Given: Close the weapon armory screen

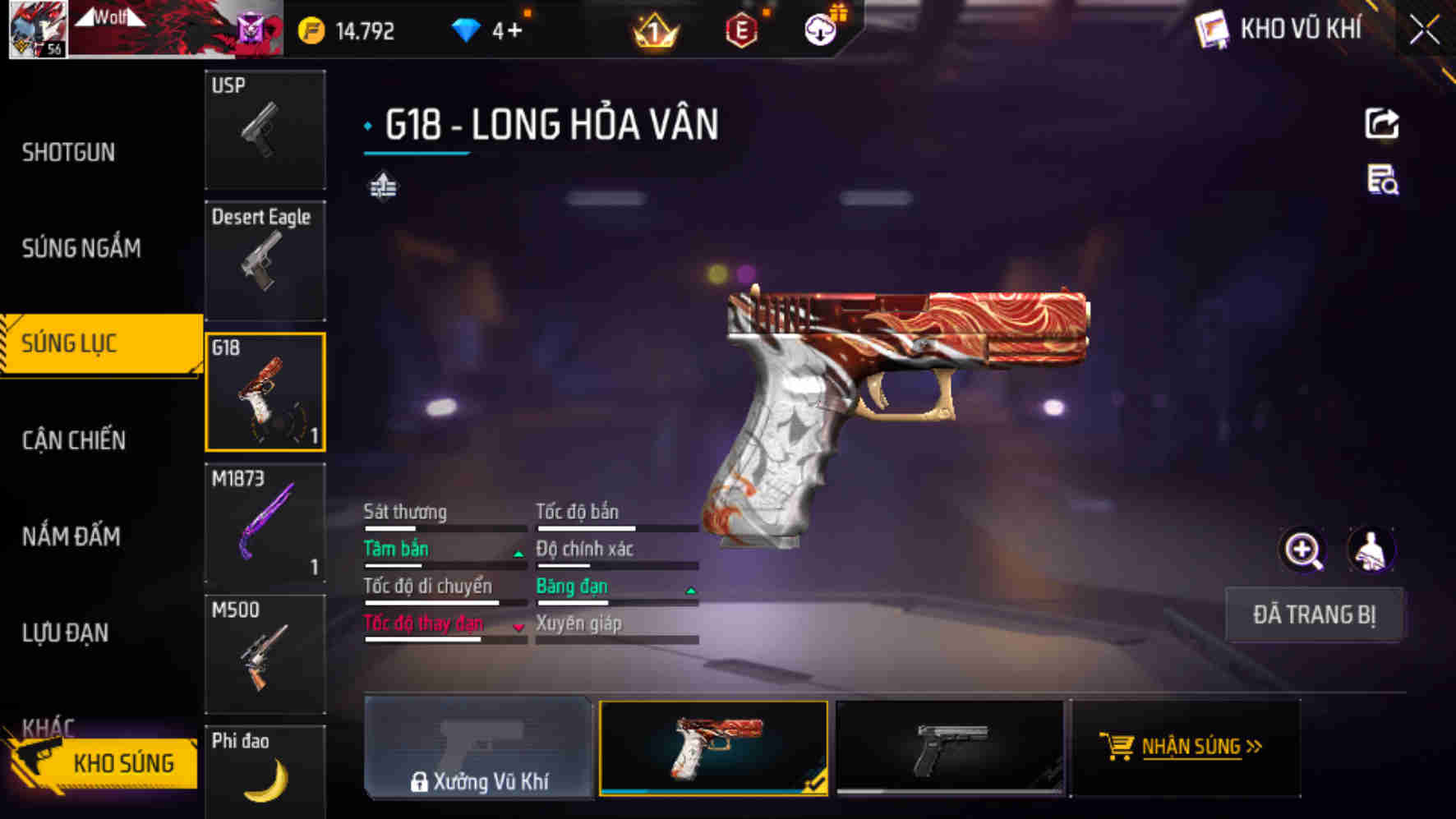Looking at the screenshot, I should coord(1424,31).
